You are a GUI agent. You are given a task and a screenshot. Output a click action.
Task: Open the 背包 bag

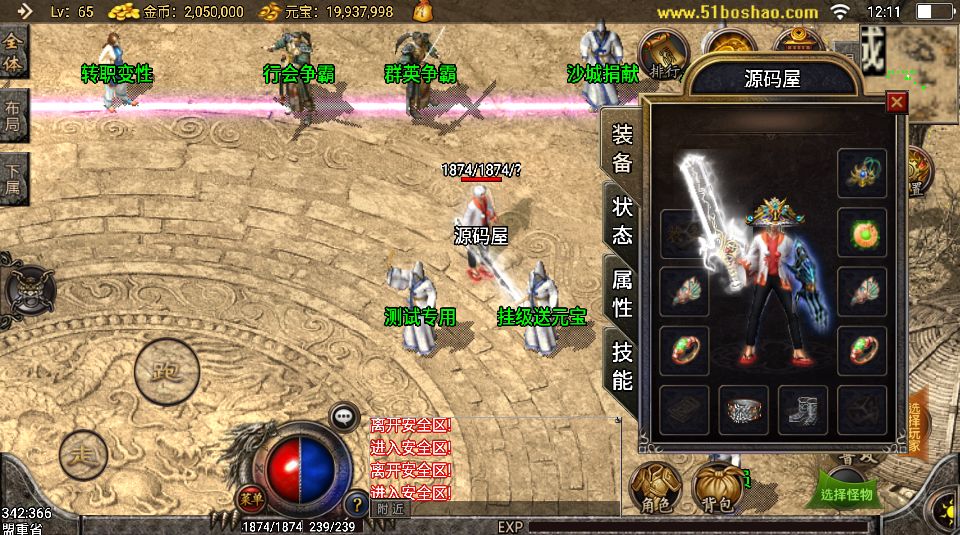[719, 488]
